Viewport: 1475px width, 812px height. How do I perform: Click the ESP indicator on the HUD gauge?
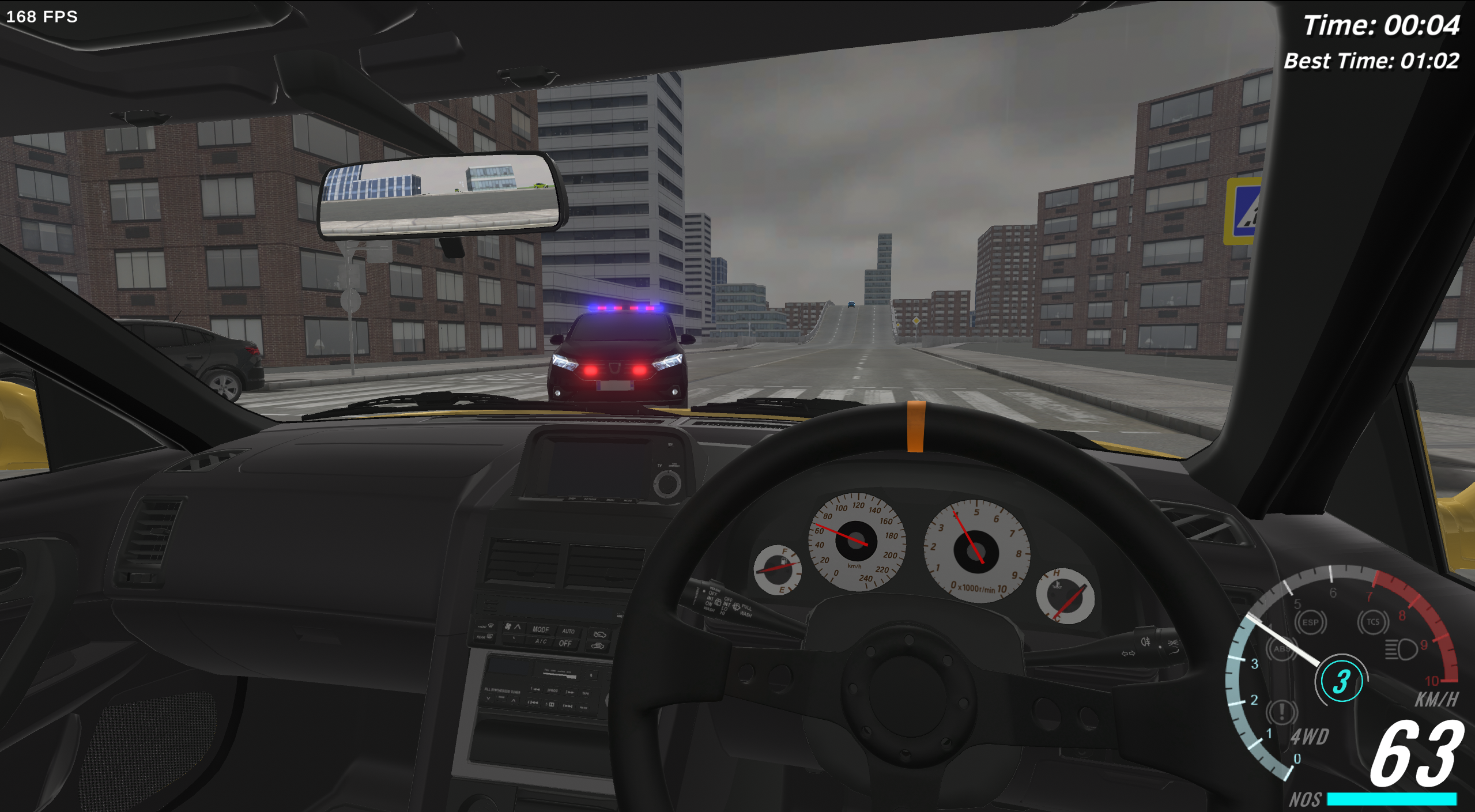click(x=1311, y=621)
